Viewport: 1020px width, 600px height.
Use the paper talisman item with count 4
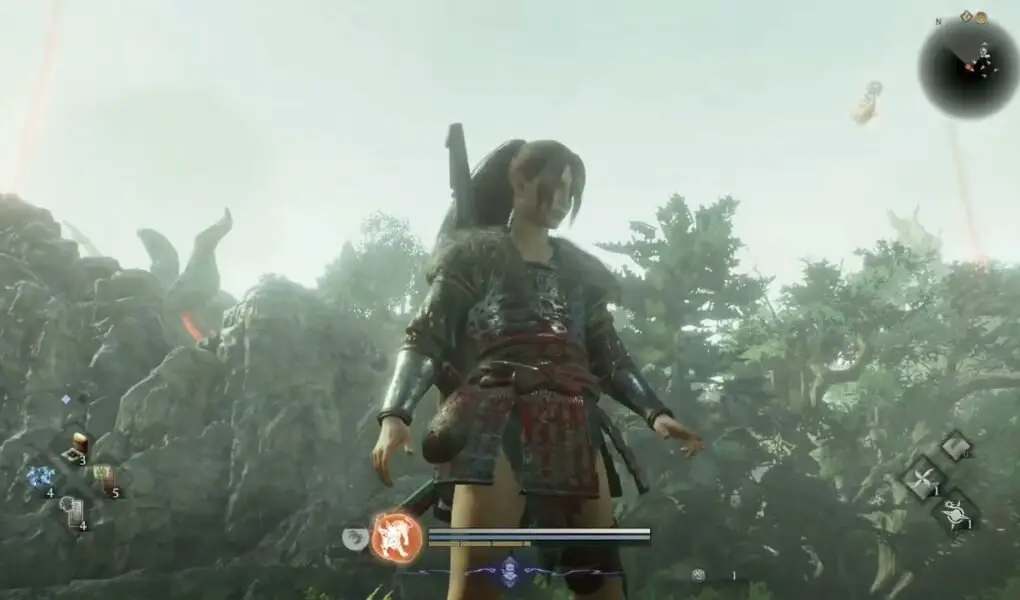pos(73,512)
